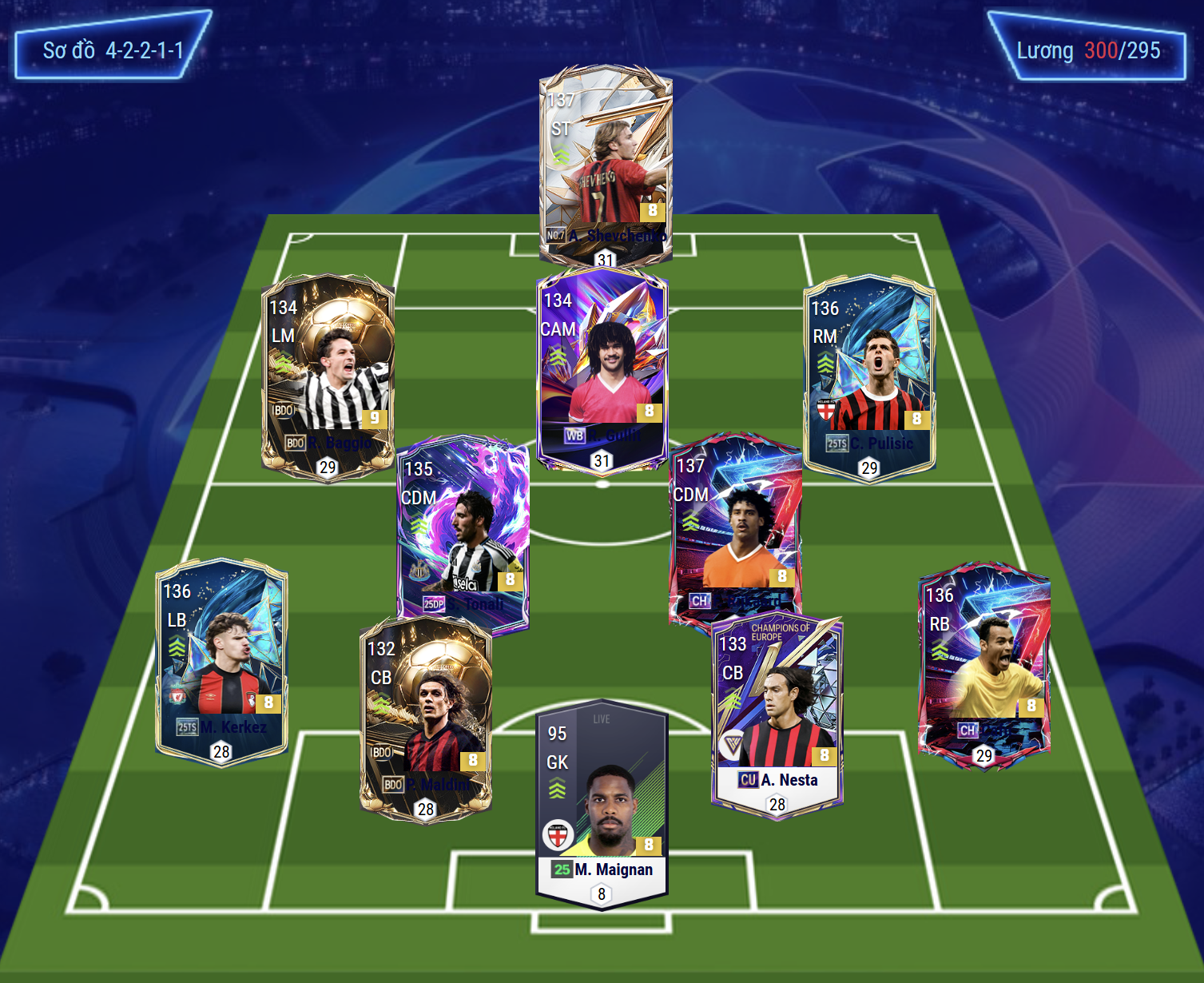1204x983 pixels.
Task: Pick the A. Nesta centre back card
Action: pyautogui.click(x=777, y=713)
